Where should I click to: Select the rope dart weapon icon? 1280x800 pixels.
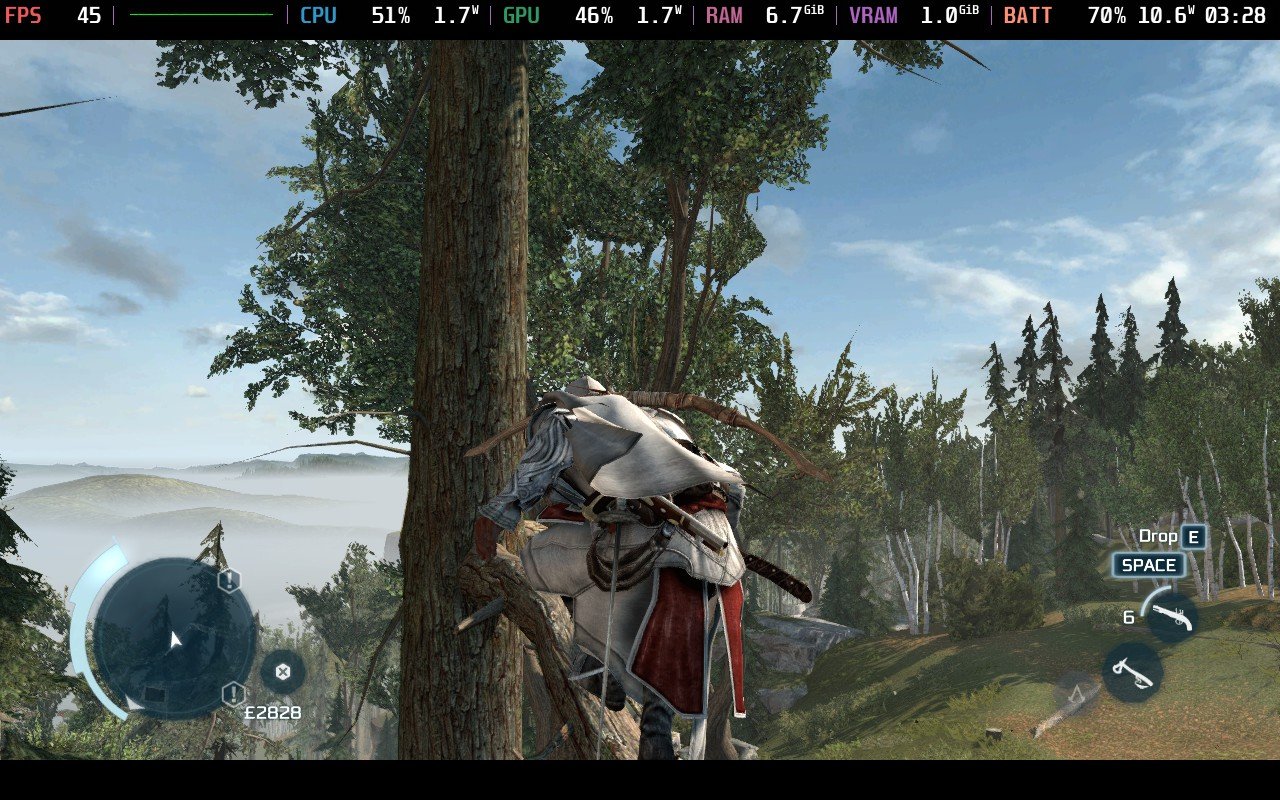[x=1135, y=674]
